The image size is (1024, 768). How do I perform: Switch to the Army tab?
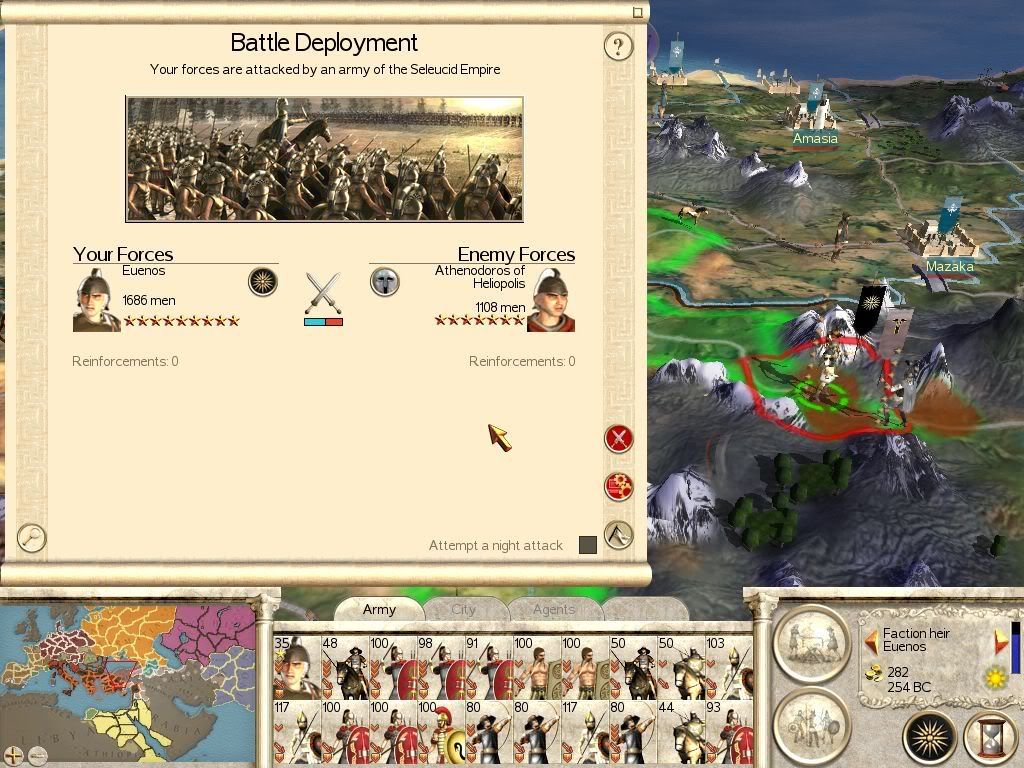pos(379,609)
